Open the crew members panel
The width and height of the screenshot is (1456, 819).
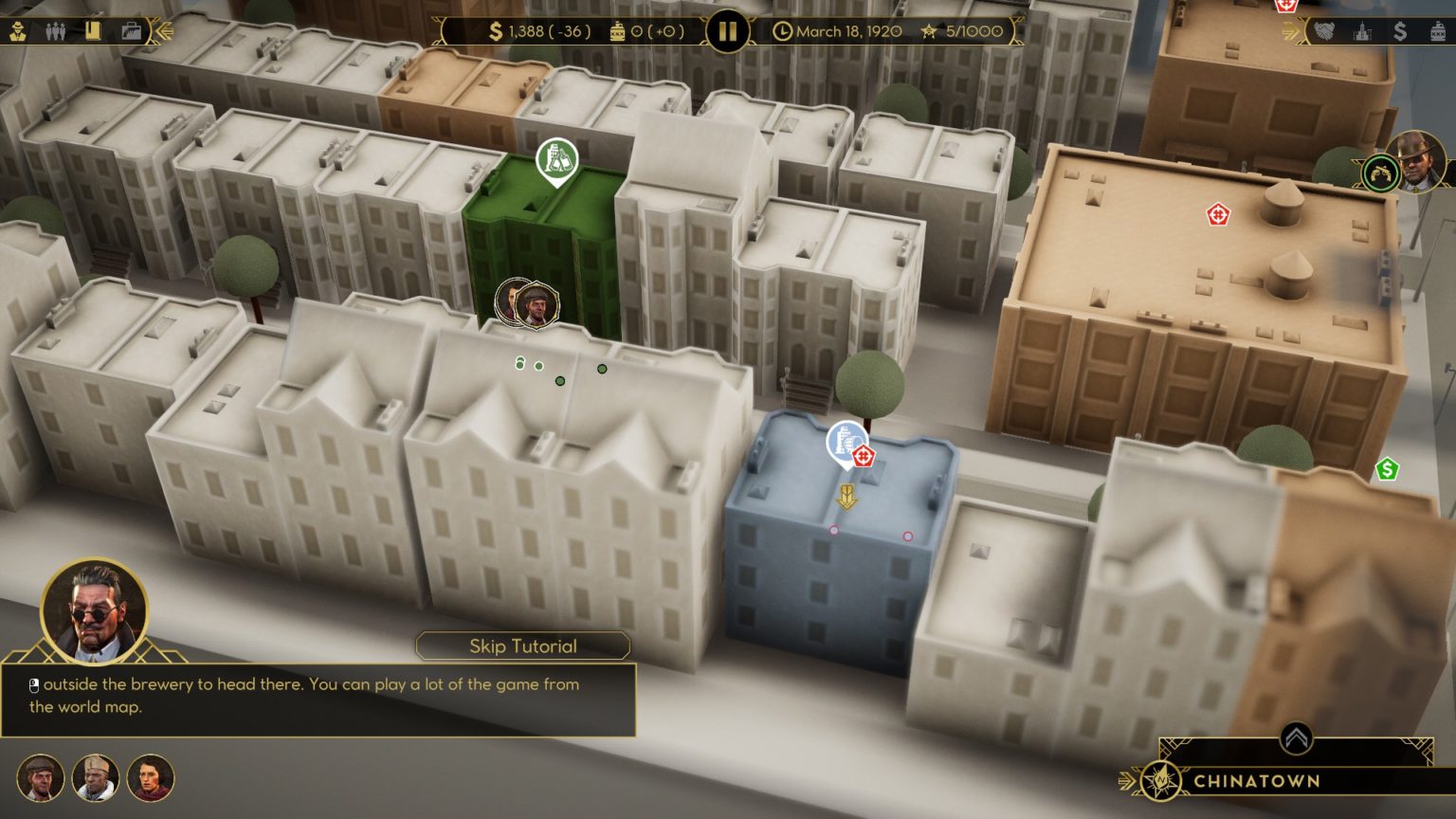[55, 31]
